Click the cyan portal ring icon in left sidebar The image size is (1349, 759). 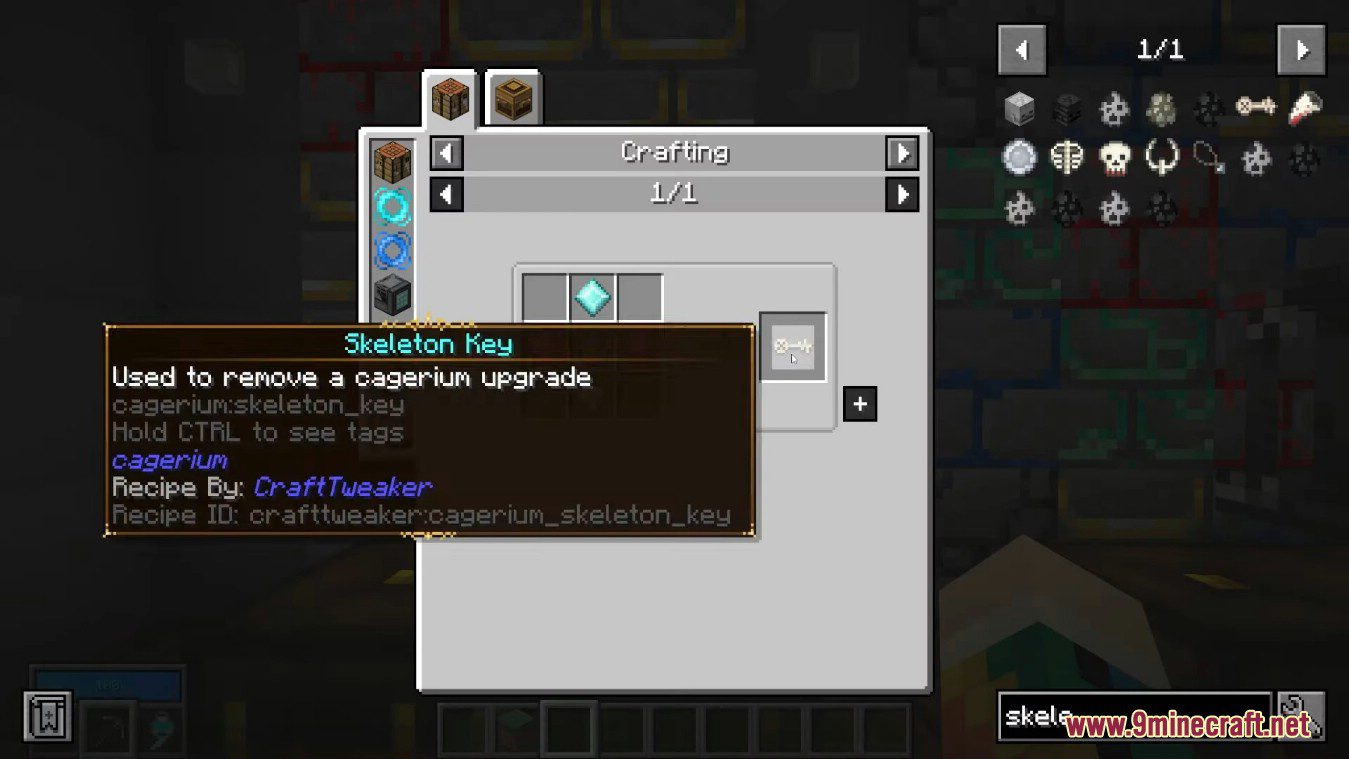click(x=391, y=207)
